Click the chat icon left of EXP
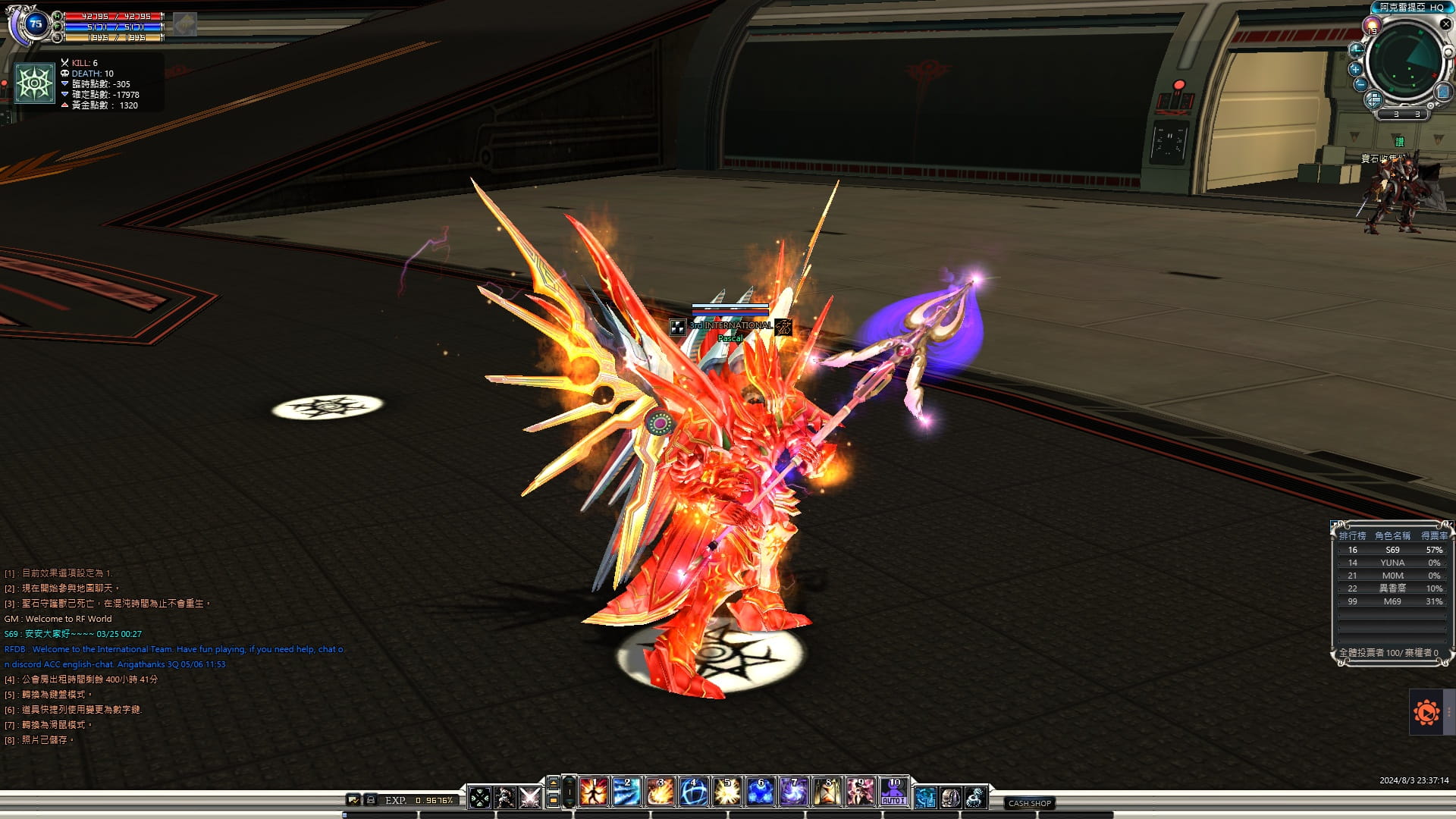1456x819 pixels. (x=353, y=800)
